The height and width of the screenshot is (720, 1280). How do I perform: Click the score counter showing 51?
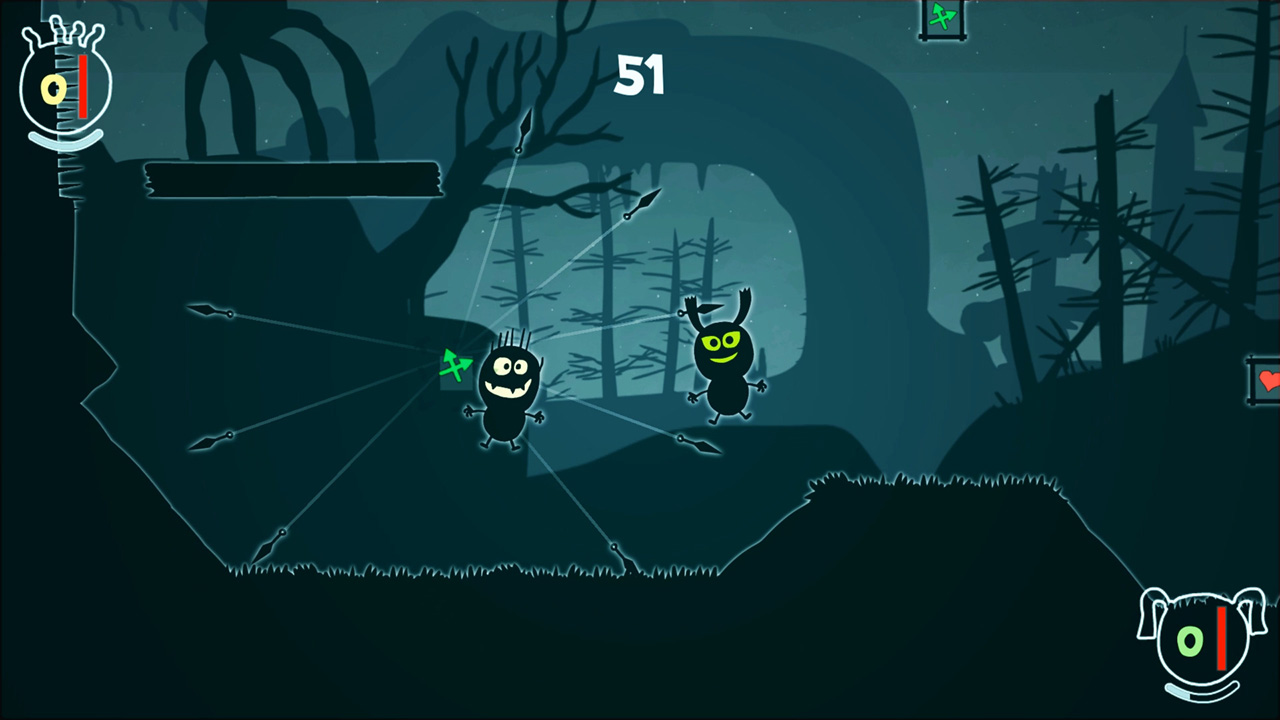638,75
